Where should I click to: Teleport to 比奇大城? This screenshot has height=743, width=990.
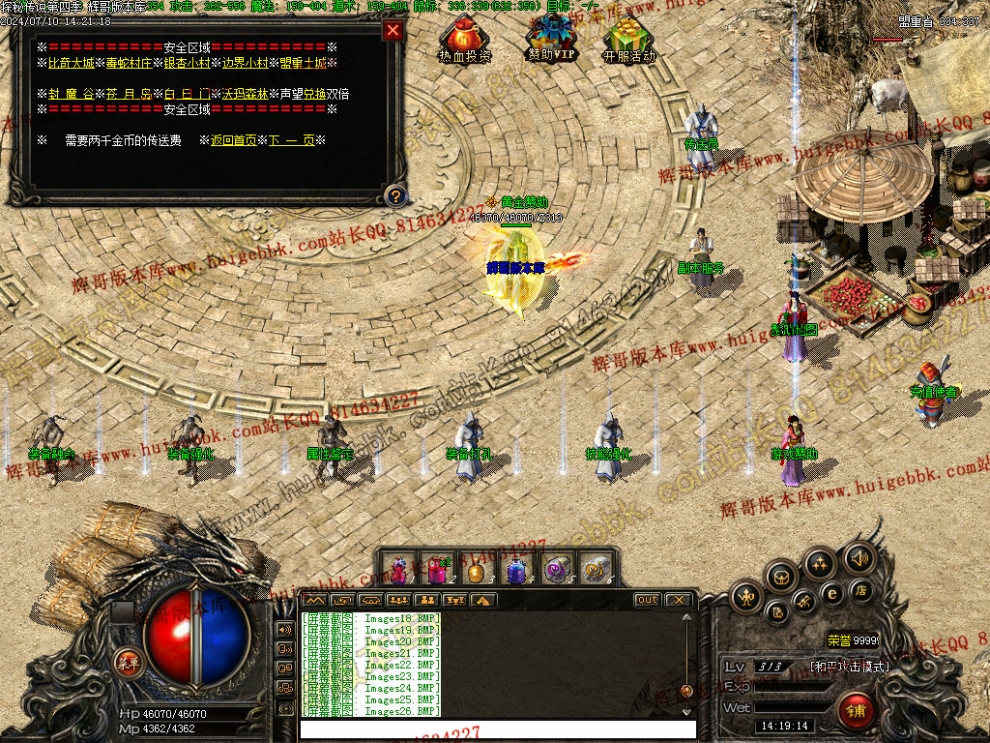pyautogui.click(x=70, y=63)
